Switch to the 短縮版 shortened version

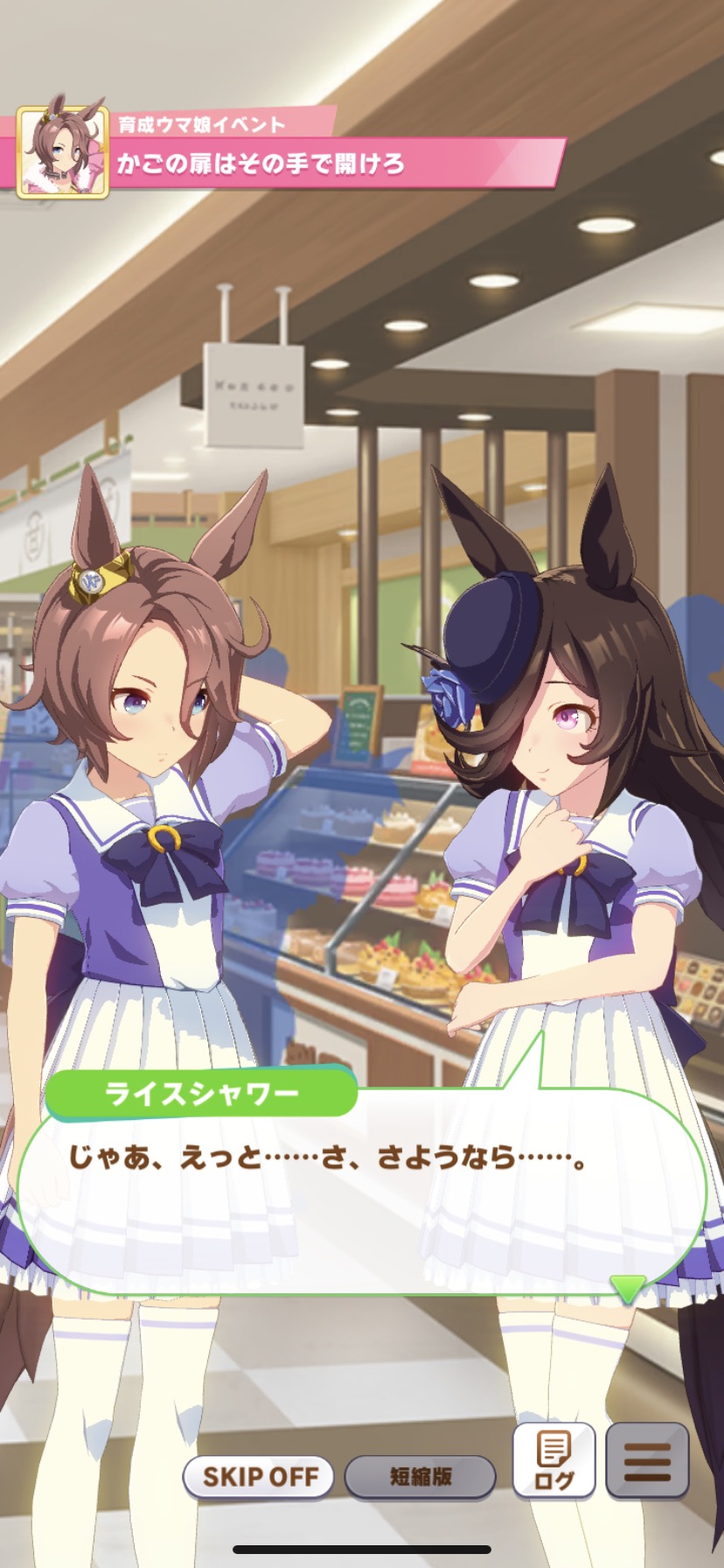pos(420,1477)
